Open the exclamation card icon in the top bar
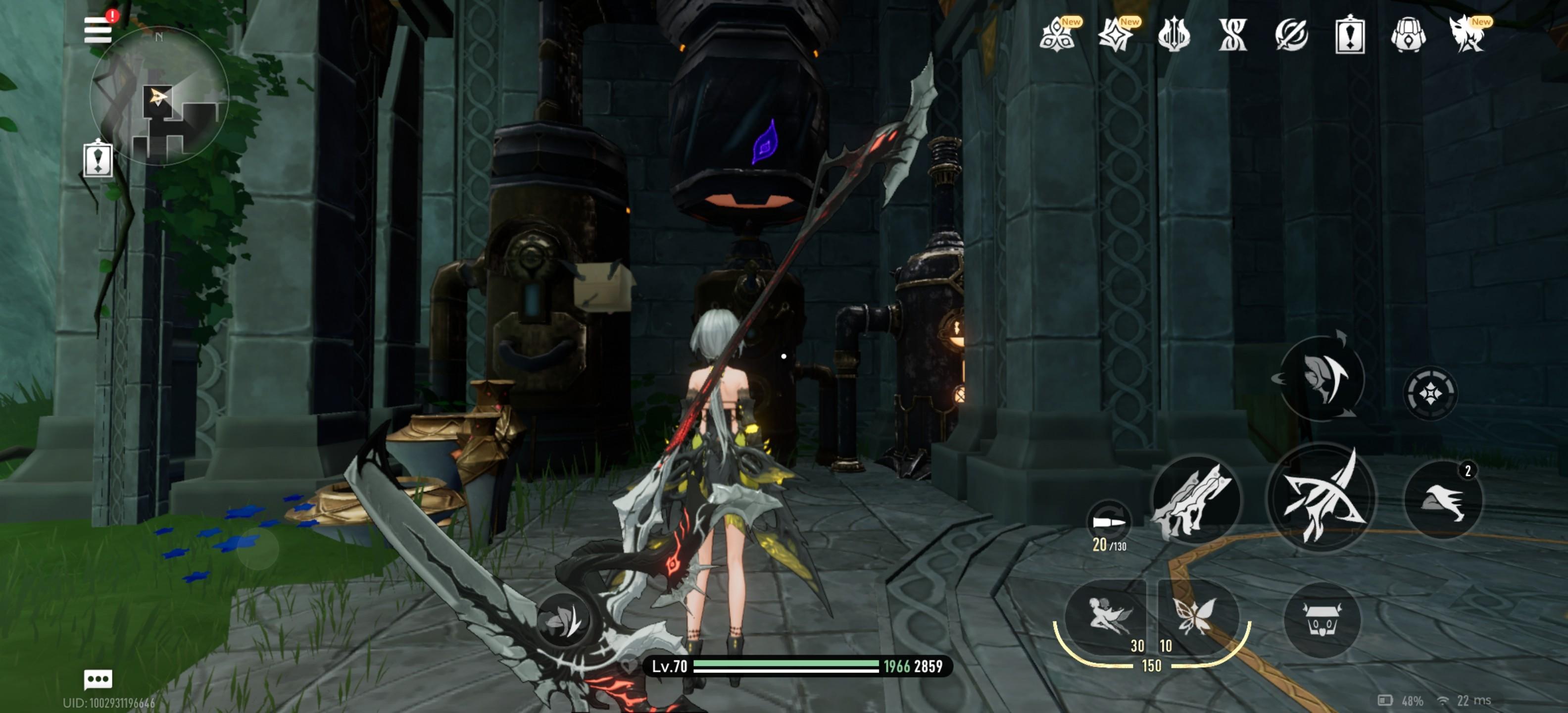This screenshot has height=713, width=1568. [x=1349, y=35]
